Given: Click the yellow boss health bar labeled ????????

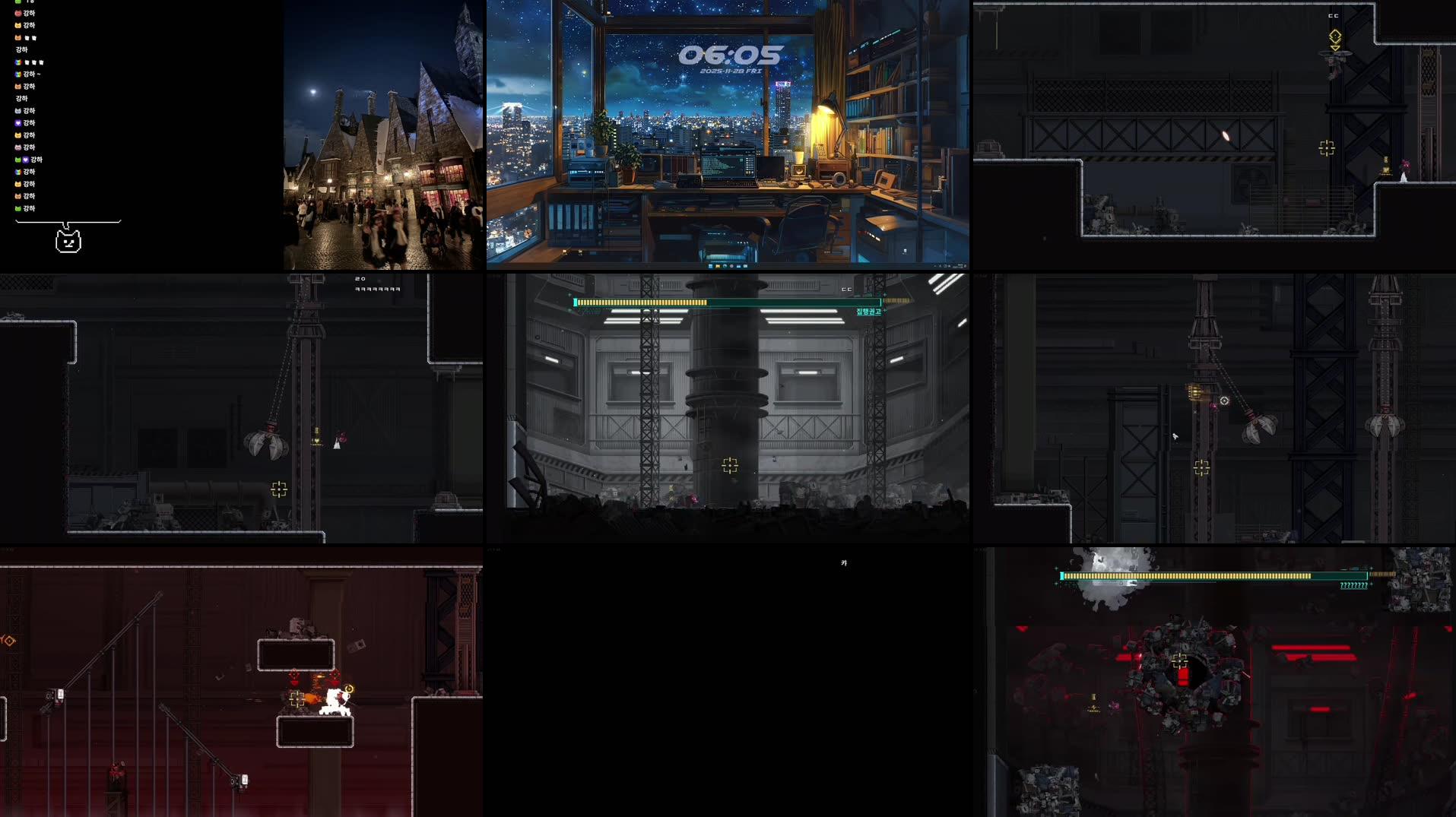Looking at the screenshot, I should 1178,577.
